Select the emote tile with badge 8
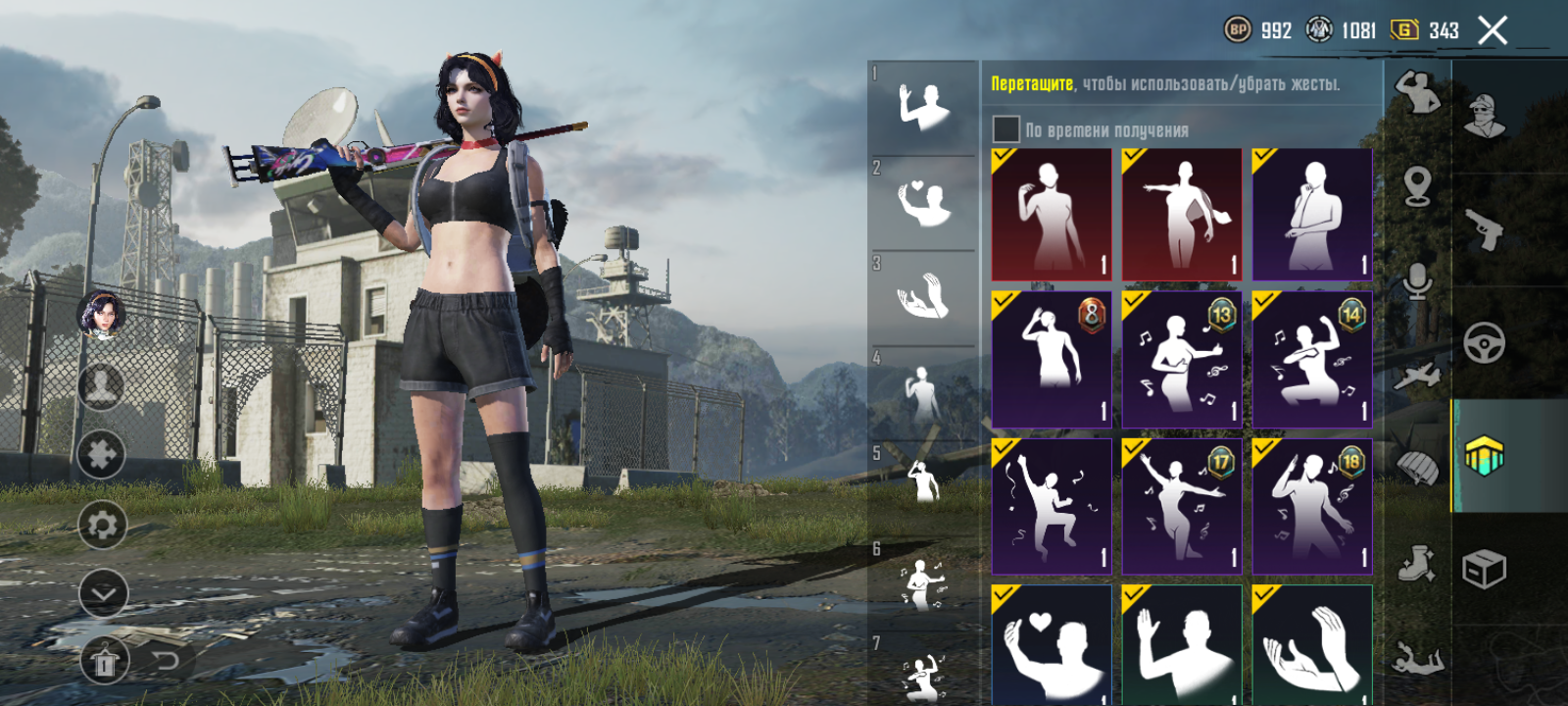Viewport: 1568px width, 706px height. [1052, 360]
